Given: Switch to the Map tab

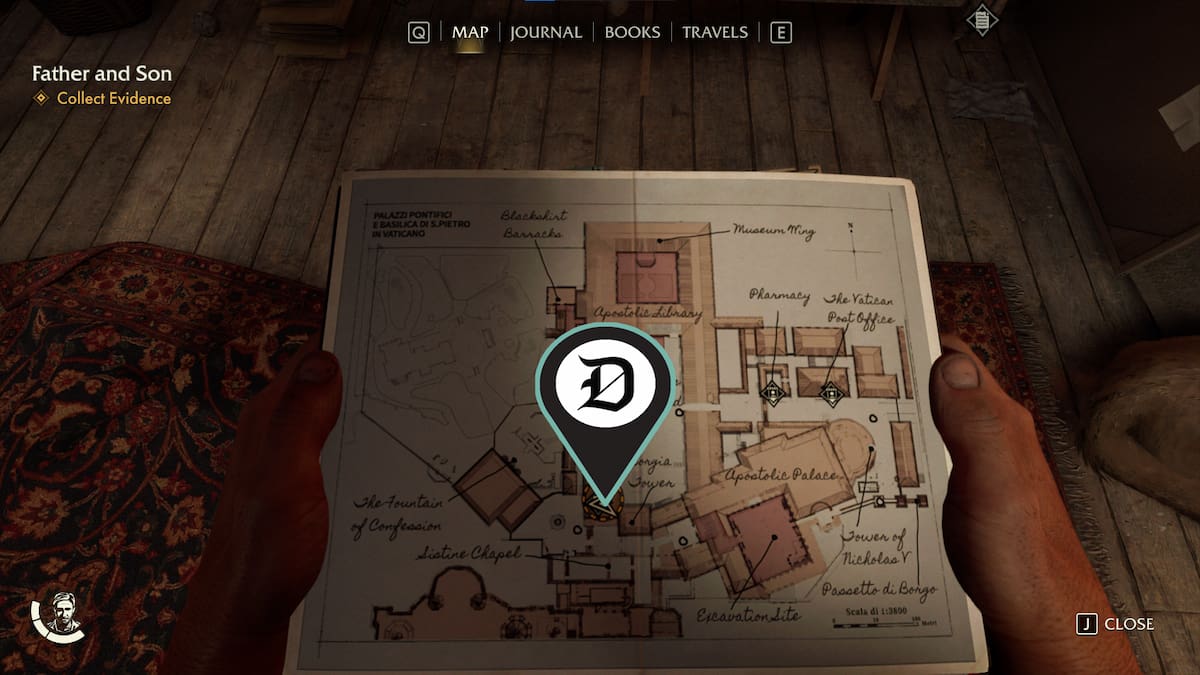Looking at the screenshot, I should [470, 32].
